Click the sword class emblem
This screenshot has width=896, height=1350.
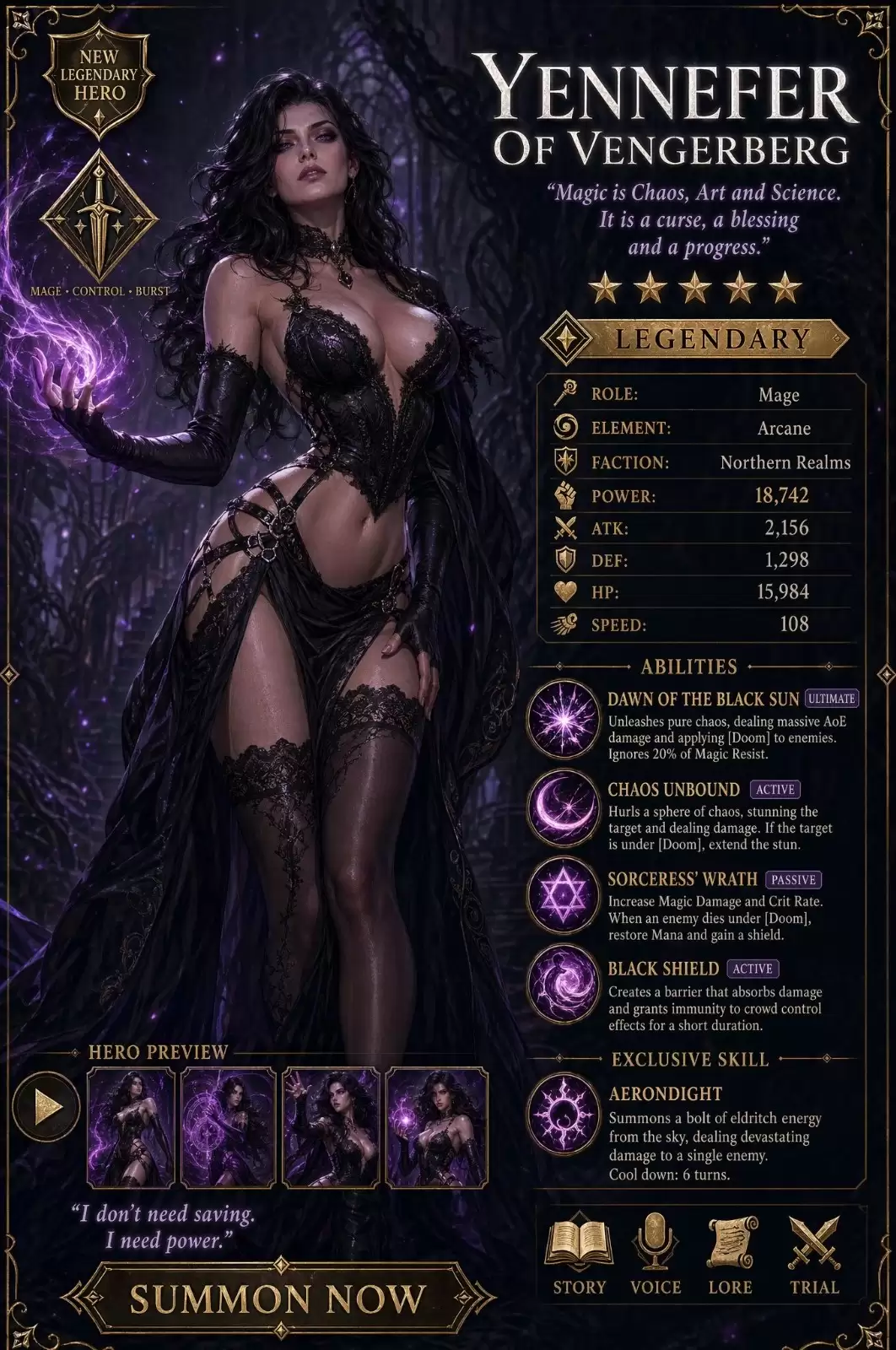100,216
